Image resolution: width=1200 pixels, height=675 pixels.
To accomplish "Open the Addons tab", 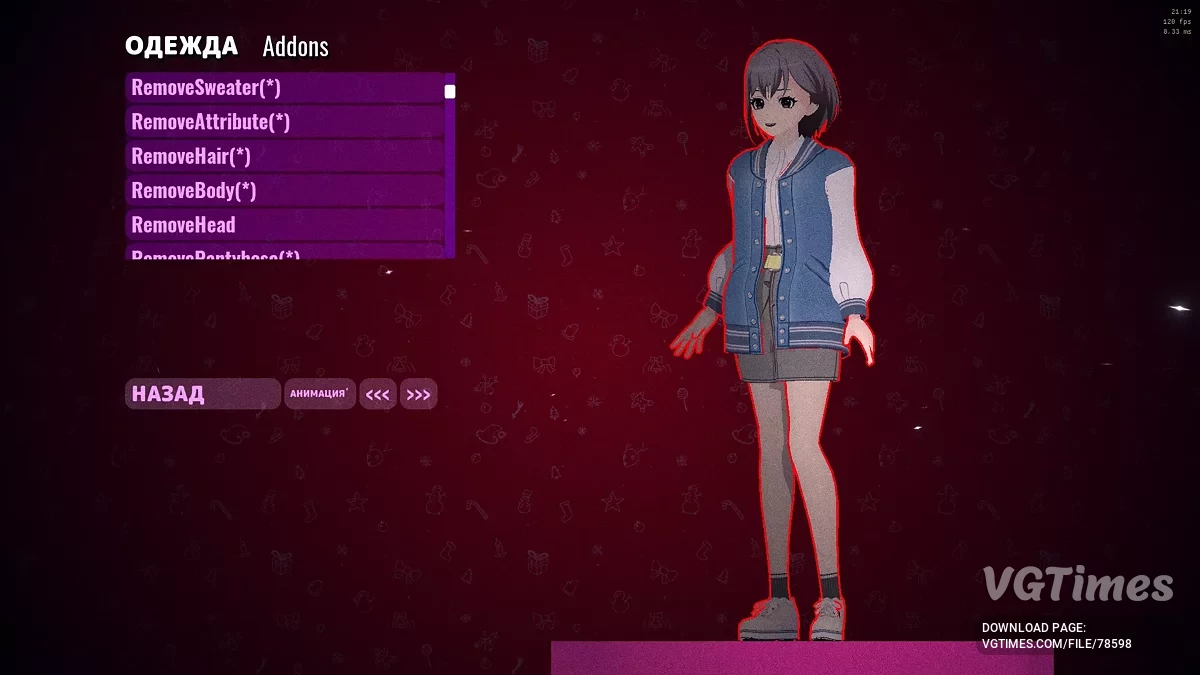I will 295,46.
